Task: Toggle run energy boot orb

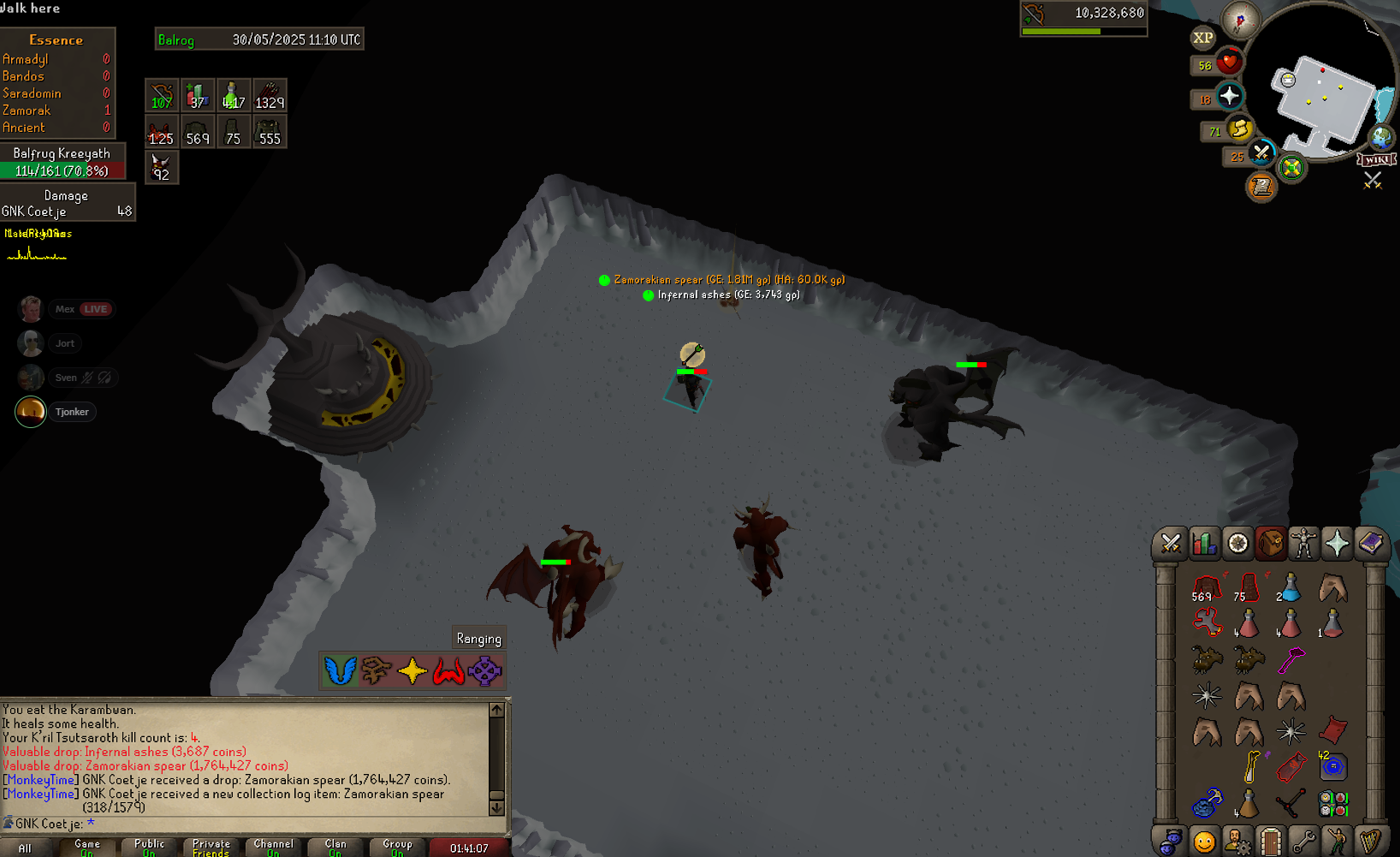Action: 1239,129
